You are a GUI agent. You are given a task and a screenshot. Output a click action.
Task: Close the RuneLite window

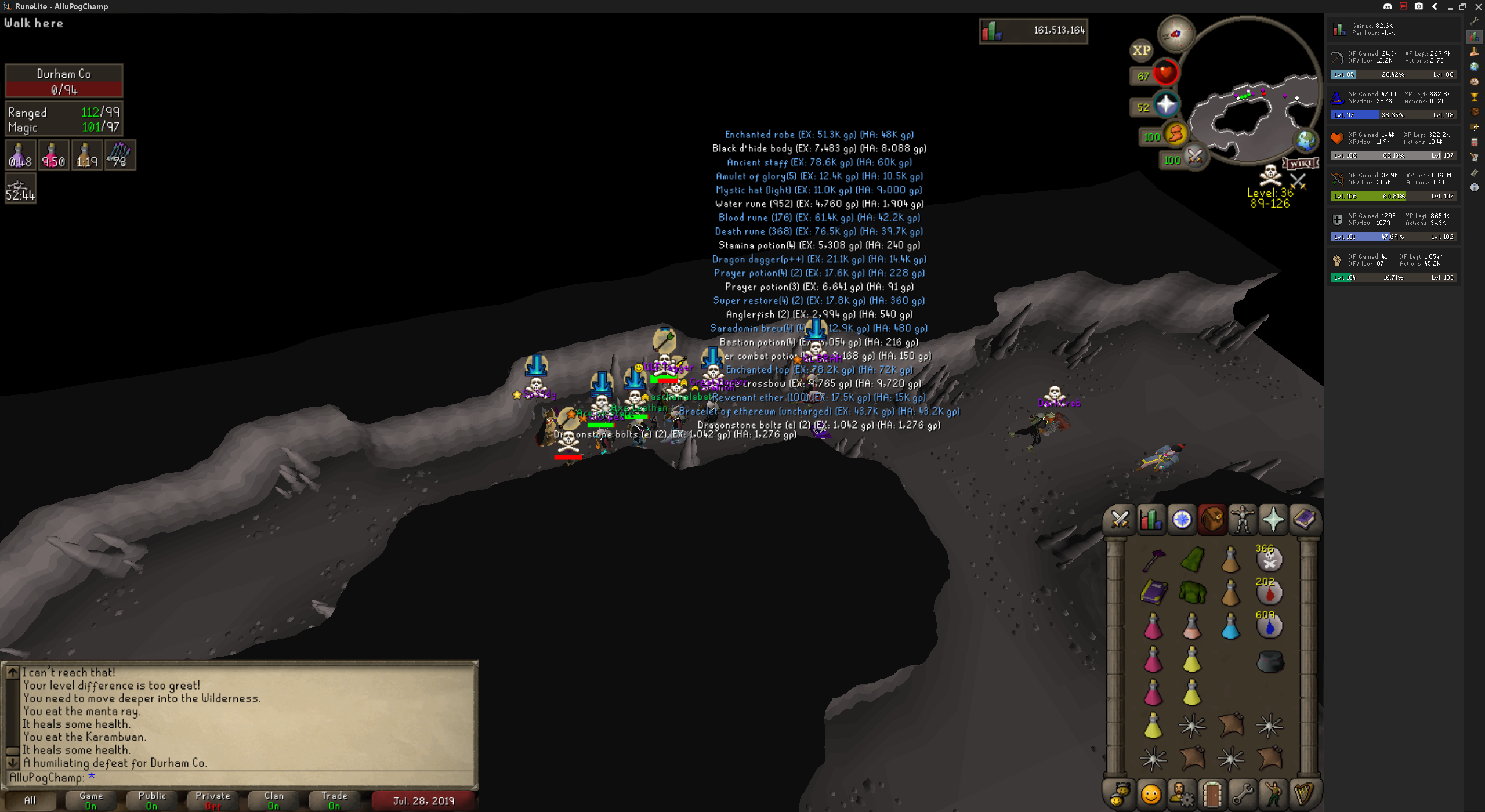tap(1478, 6)
